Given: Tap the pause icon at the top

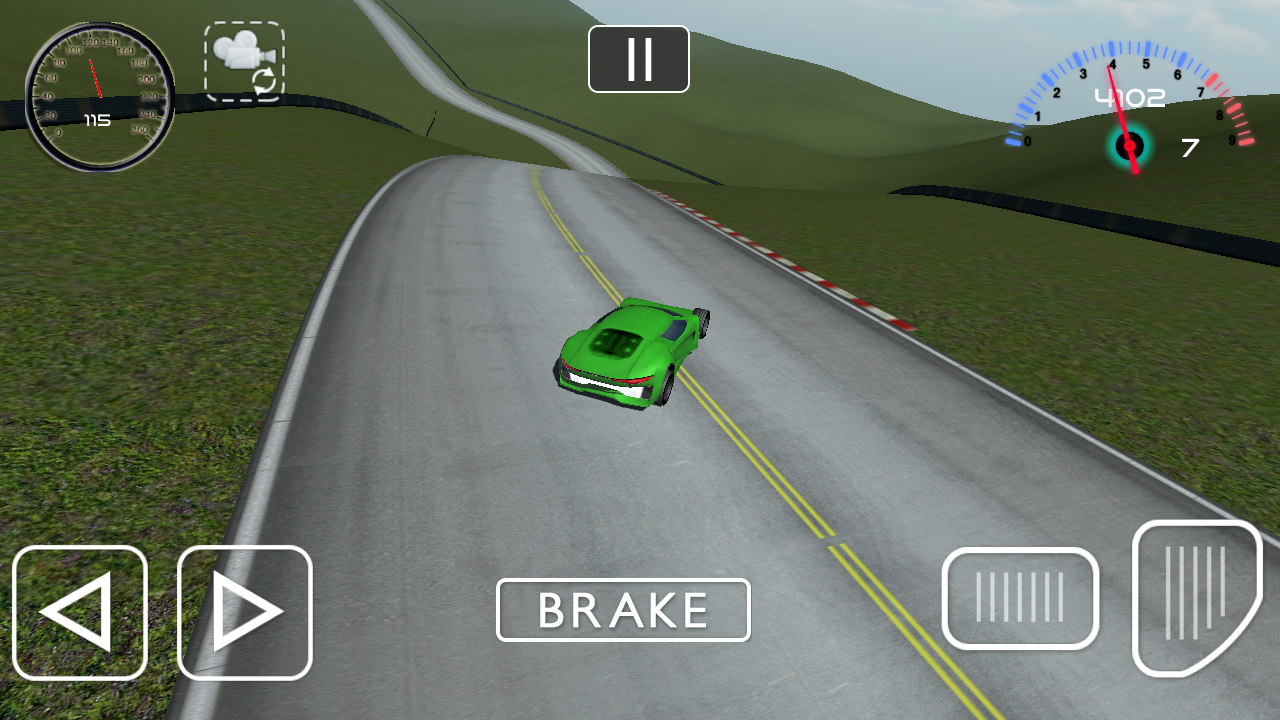Looking at the screenshot, I should pyautogui.click(x=638, y=58).
